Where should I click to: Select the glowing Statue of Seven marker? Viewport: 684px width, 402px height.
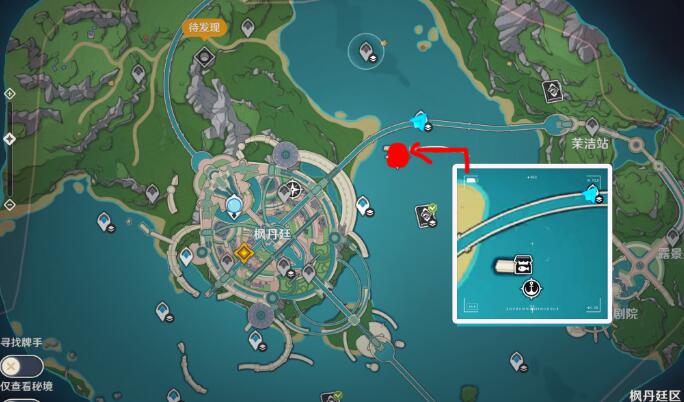click(x=234, y=206)
